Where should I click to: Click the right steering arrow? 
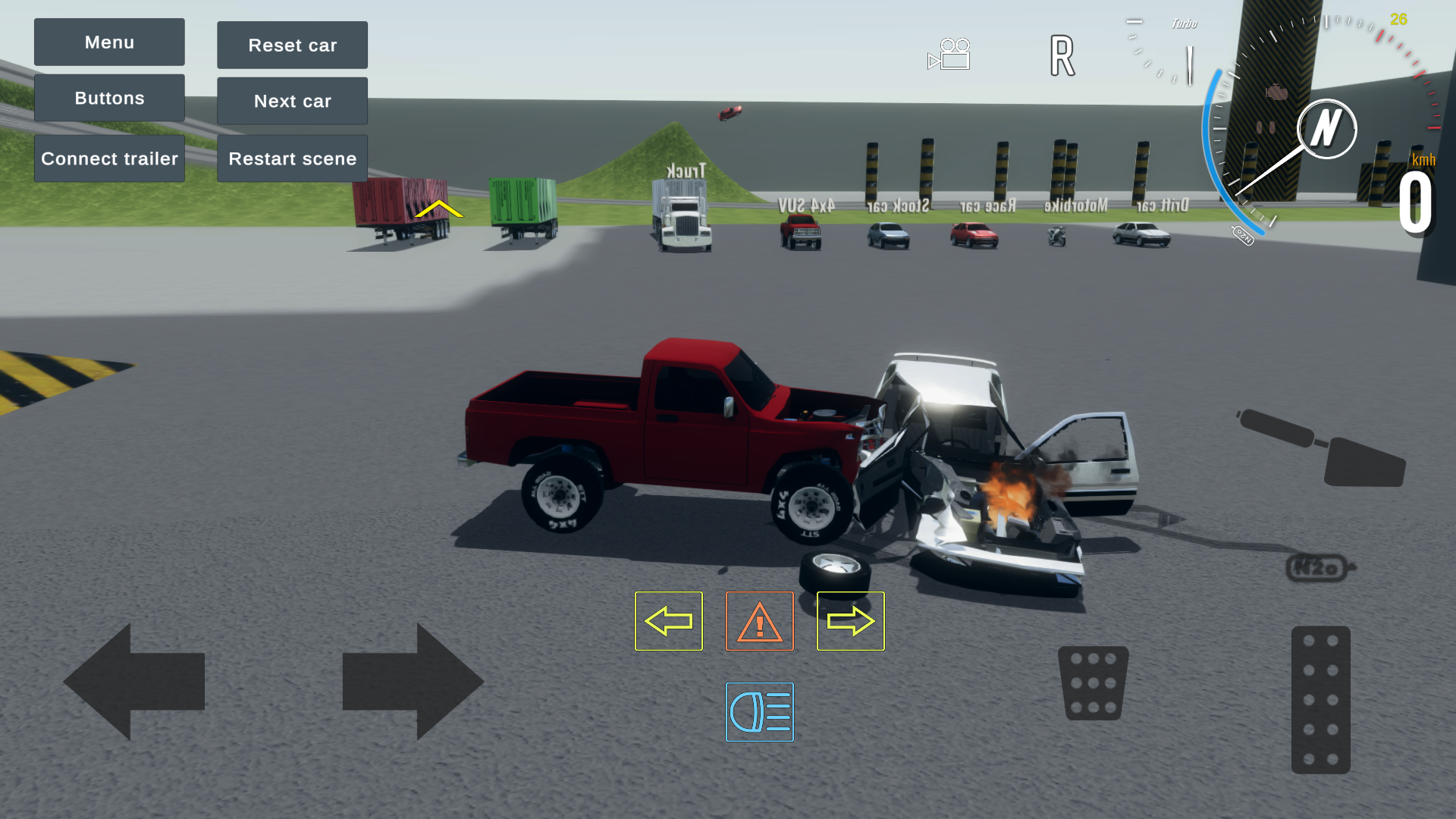click(413, 681)
